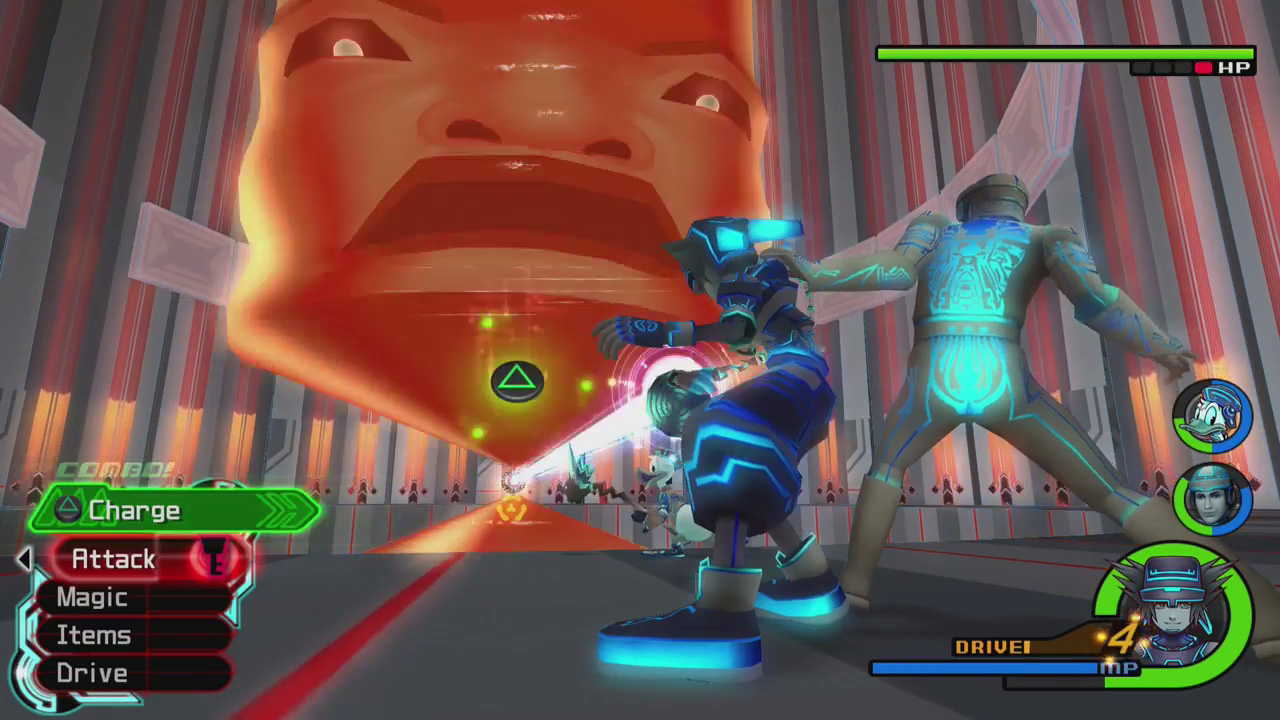
Task: Select Tron's party portrait
Action: pyautogui.click(x=1212, y=498)
